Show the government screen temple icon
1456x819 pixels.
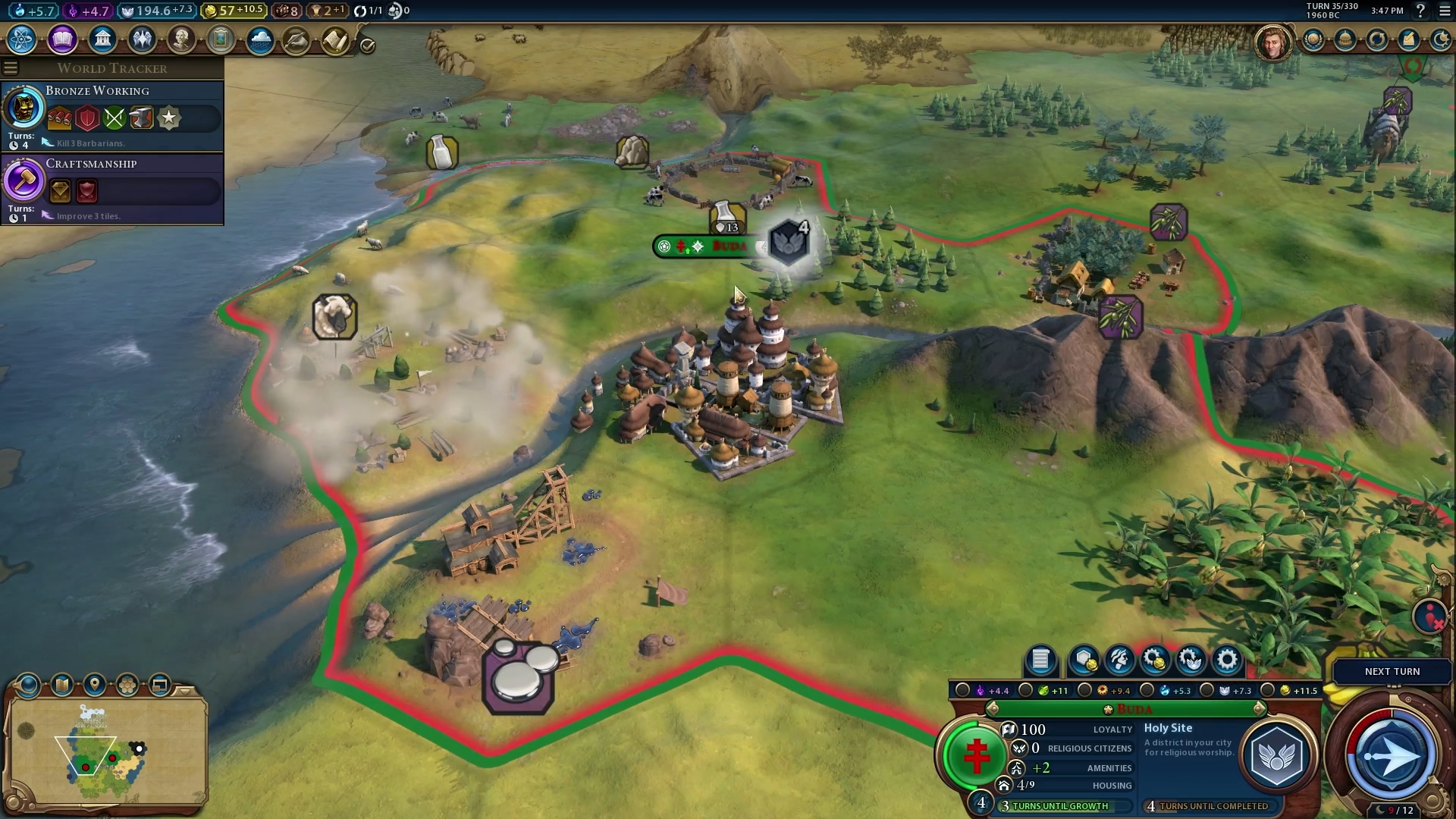point(102,39)
